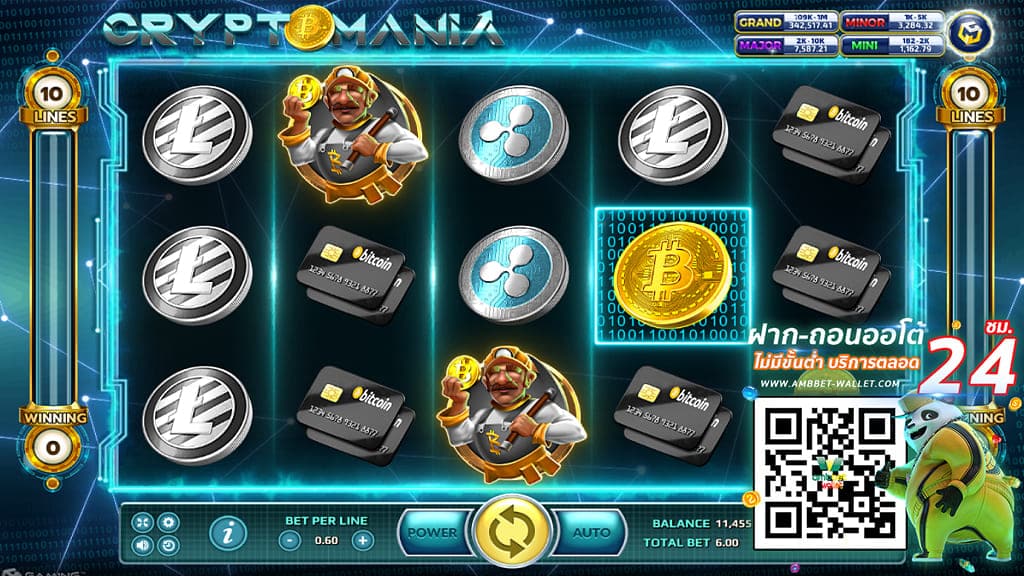
Task: Open the info paytable button
Action: (x=226, y=534)
